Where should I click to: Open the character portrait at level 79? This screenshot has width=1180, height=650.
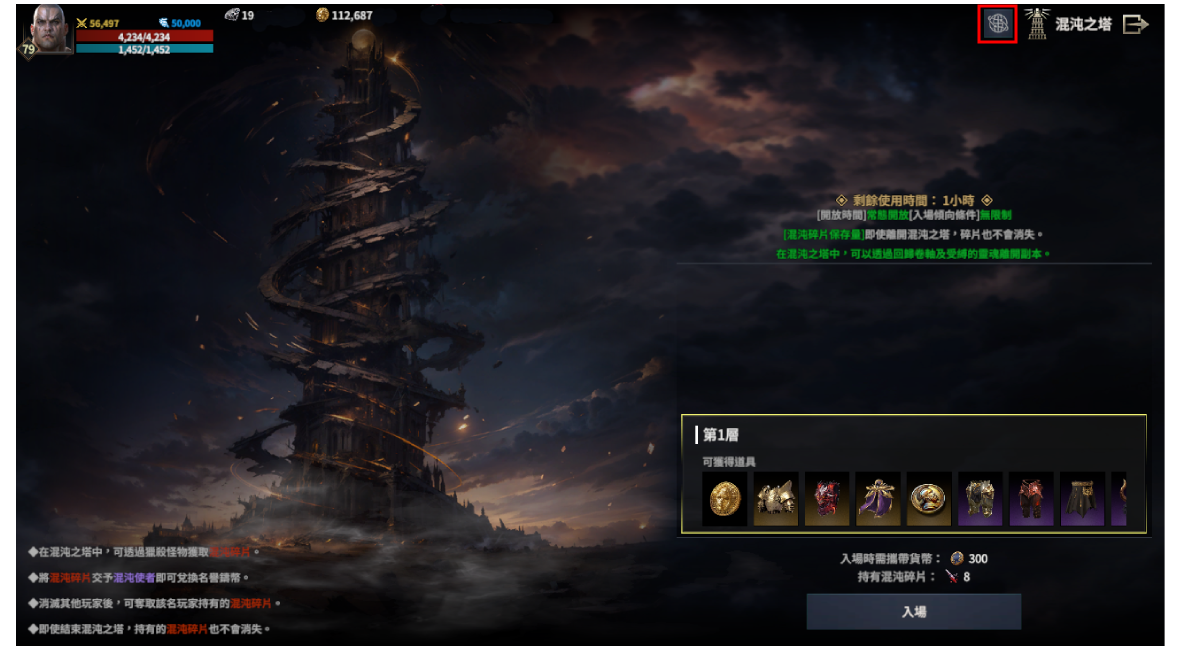coord(52,30)
